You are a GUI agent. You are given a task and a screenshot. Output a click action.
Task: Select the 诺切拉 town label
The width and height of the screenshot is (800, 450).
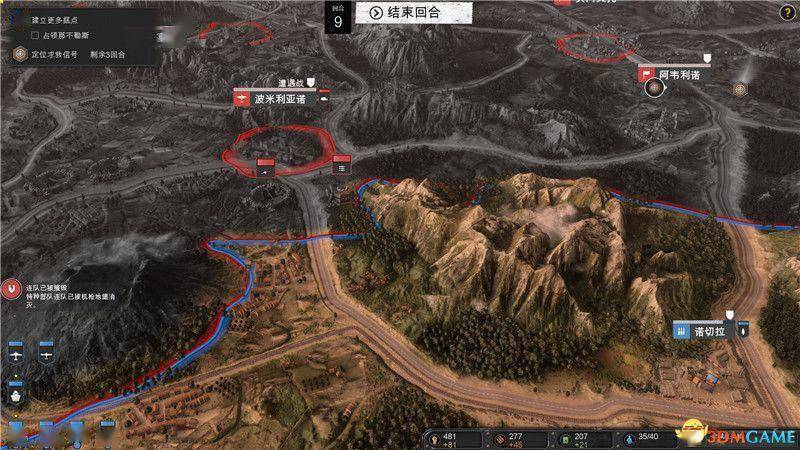coord(710,331)
